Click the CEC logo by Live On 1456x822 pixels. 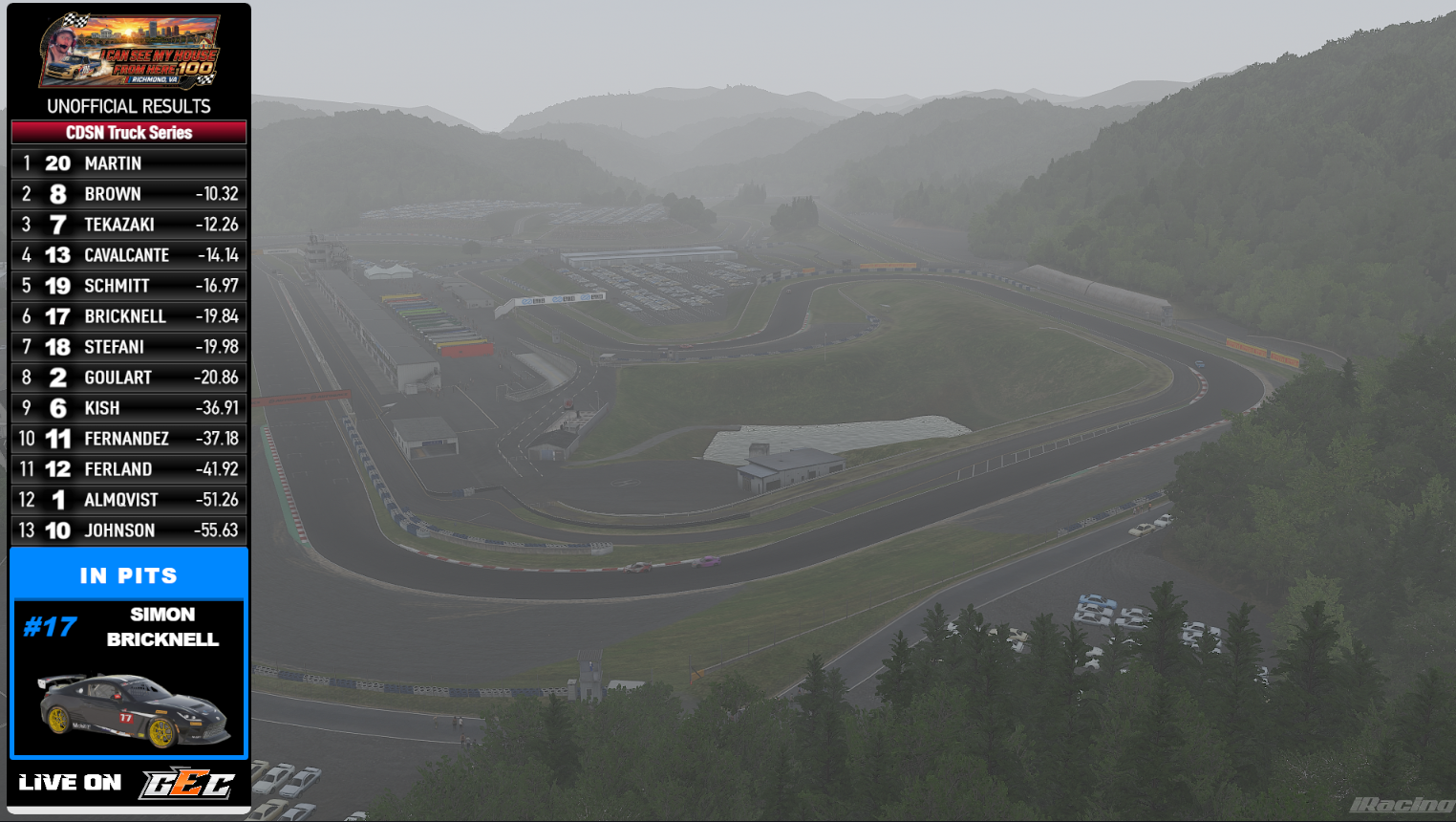(x=187, y=784)
